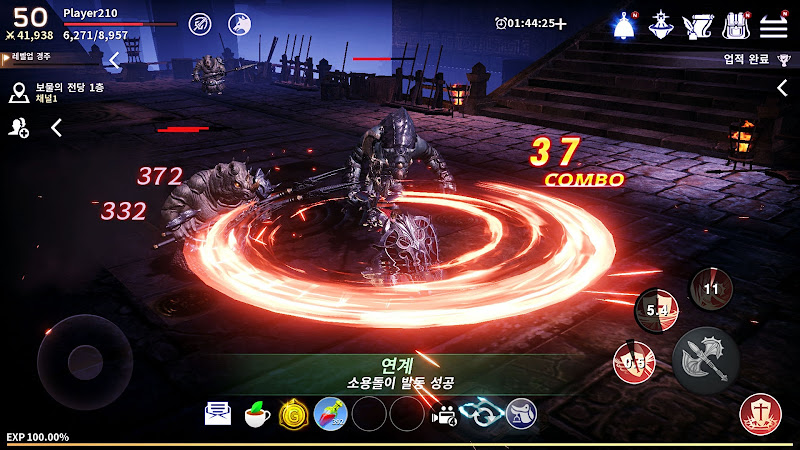
Task: Open the mail envelope icon
Action: [218, 413]
